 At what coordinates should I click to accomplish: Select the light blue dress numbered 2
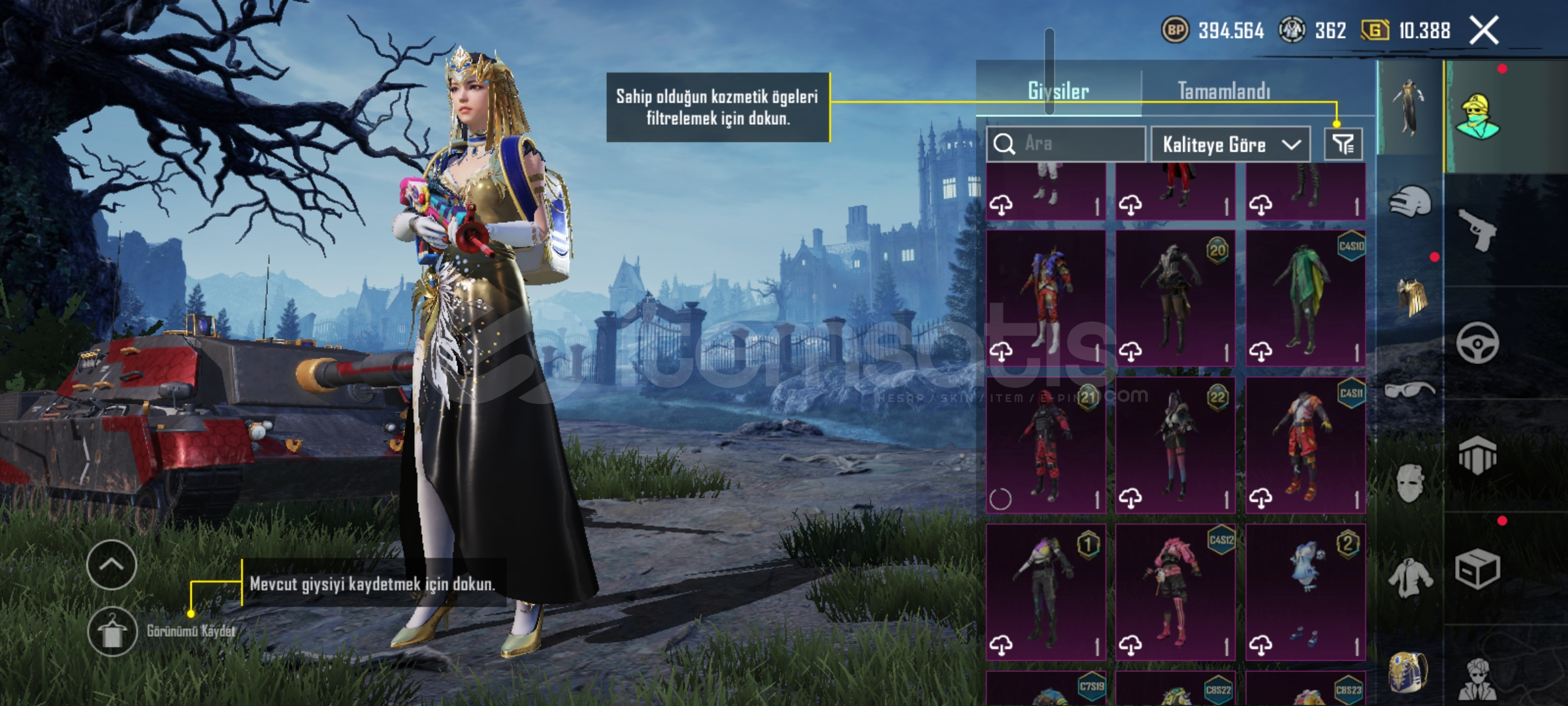click(1305, 592)
